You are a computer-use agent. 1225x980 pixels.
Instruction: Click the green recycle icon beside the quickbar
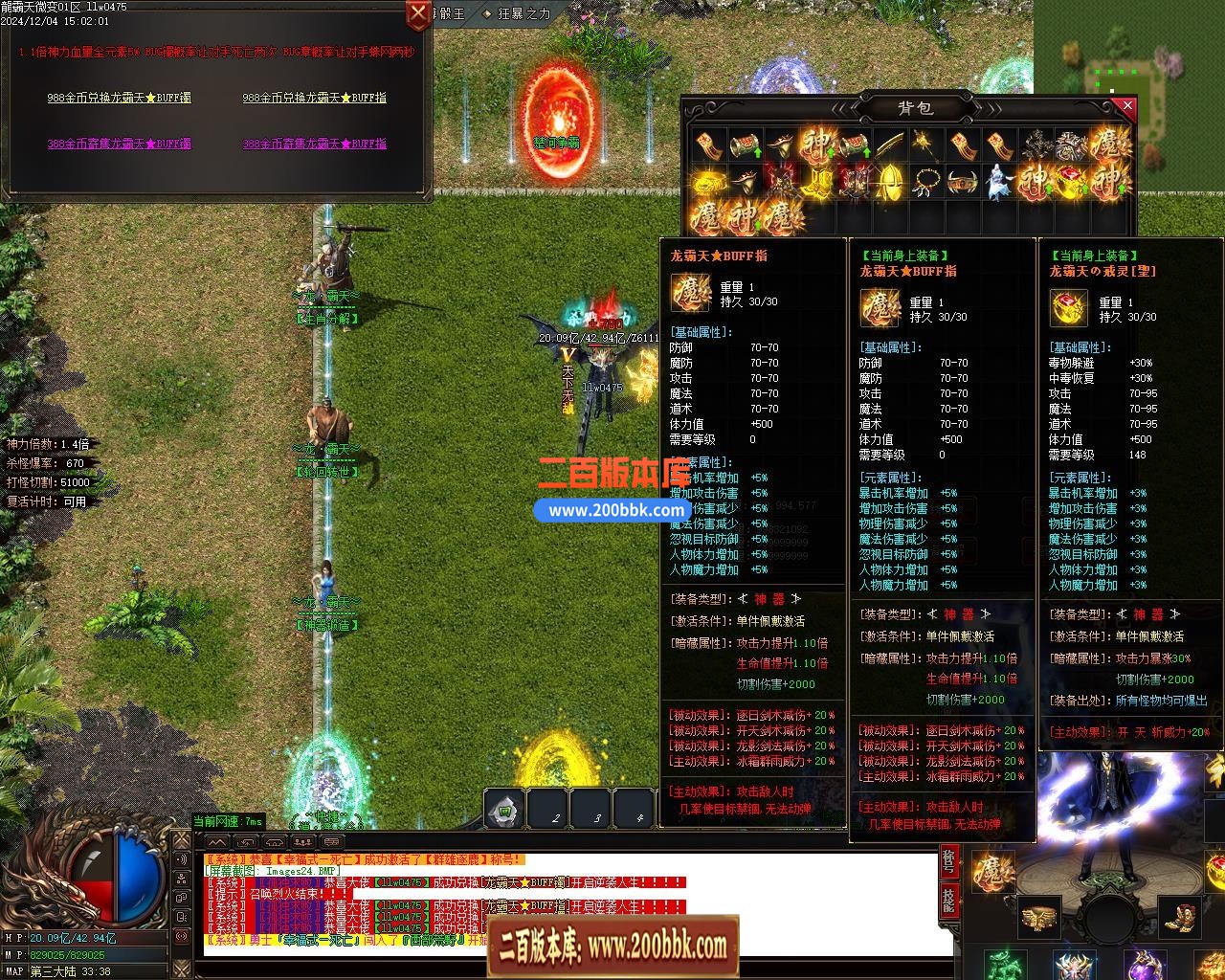tap(504, 810)
